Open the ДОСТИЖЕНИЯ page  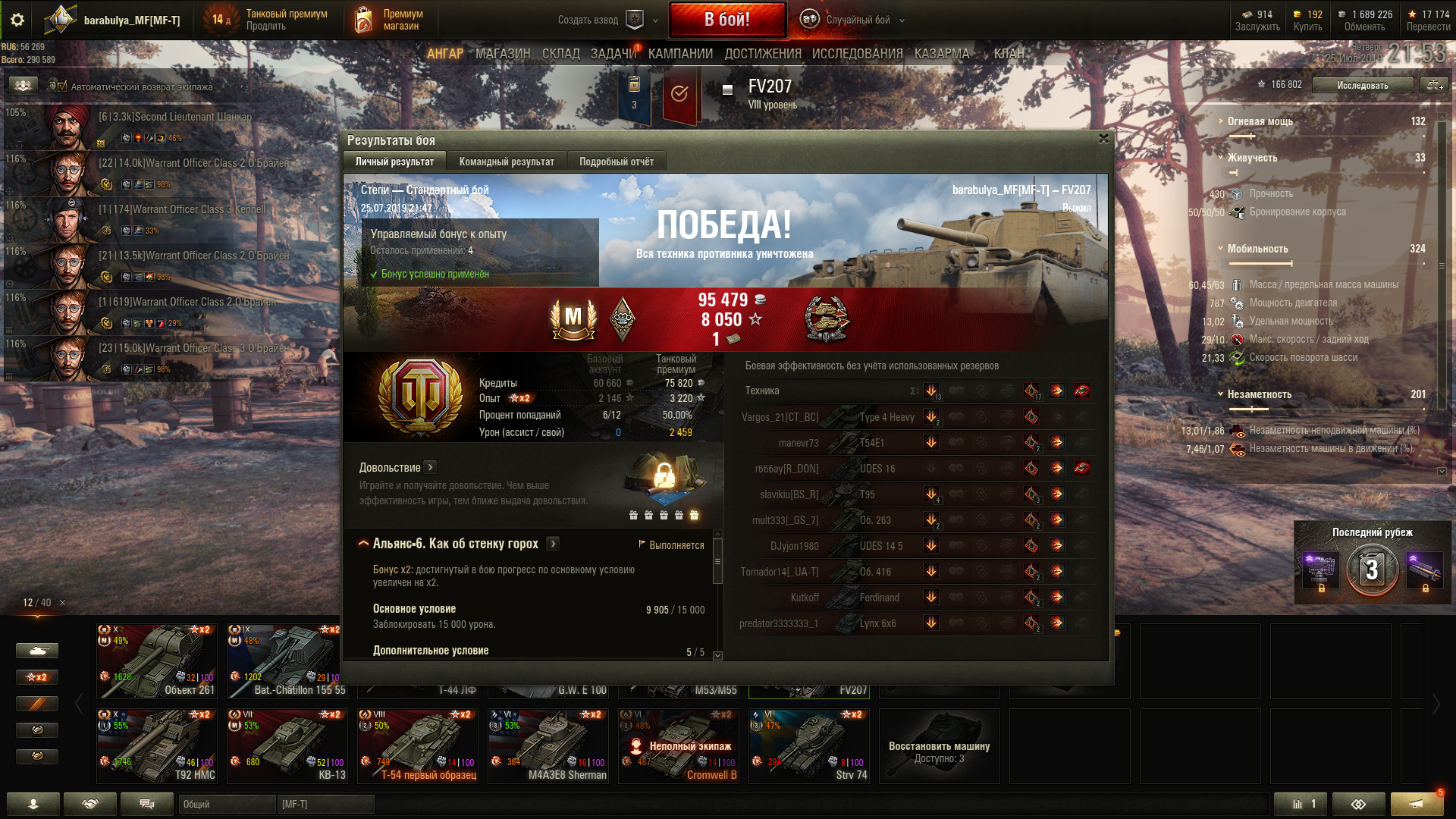click(762, 54)
